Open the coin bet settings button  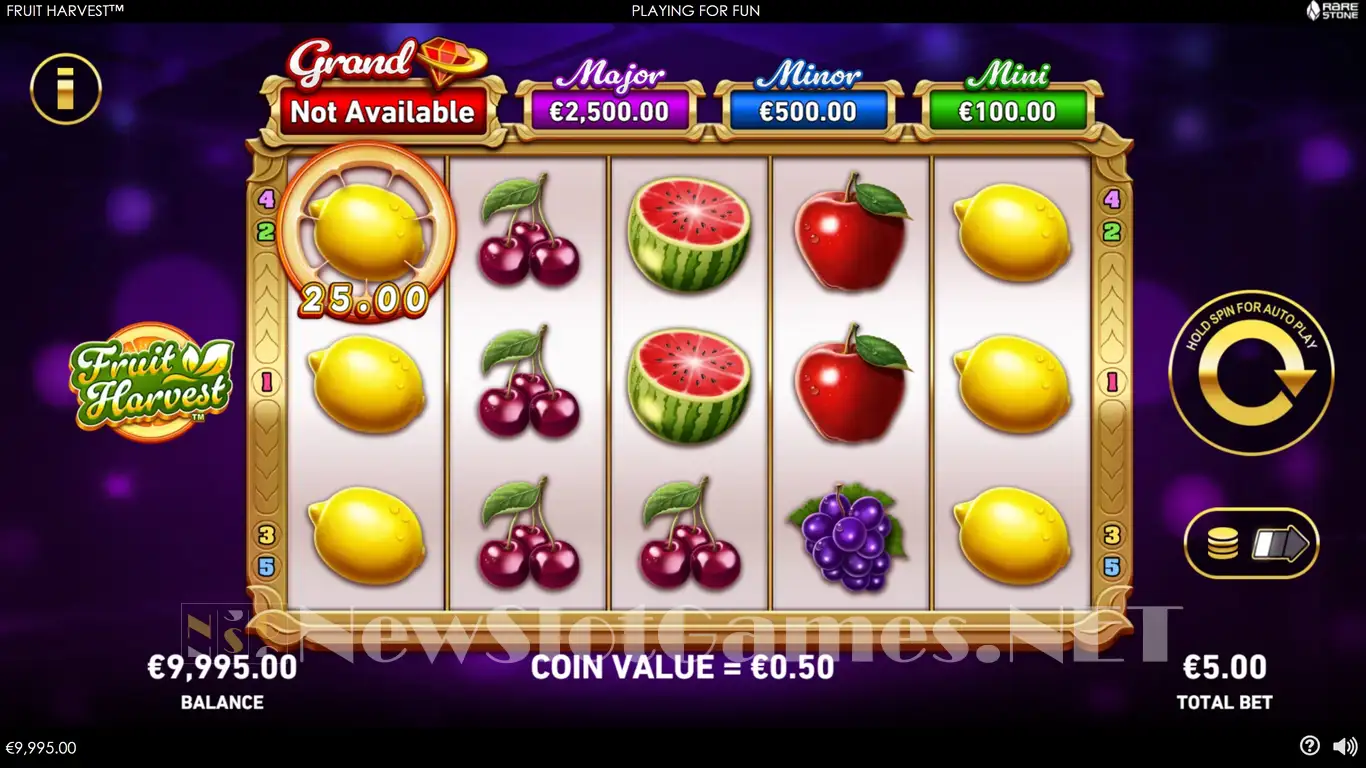click(x=1251, y=544)
